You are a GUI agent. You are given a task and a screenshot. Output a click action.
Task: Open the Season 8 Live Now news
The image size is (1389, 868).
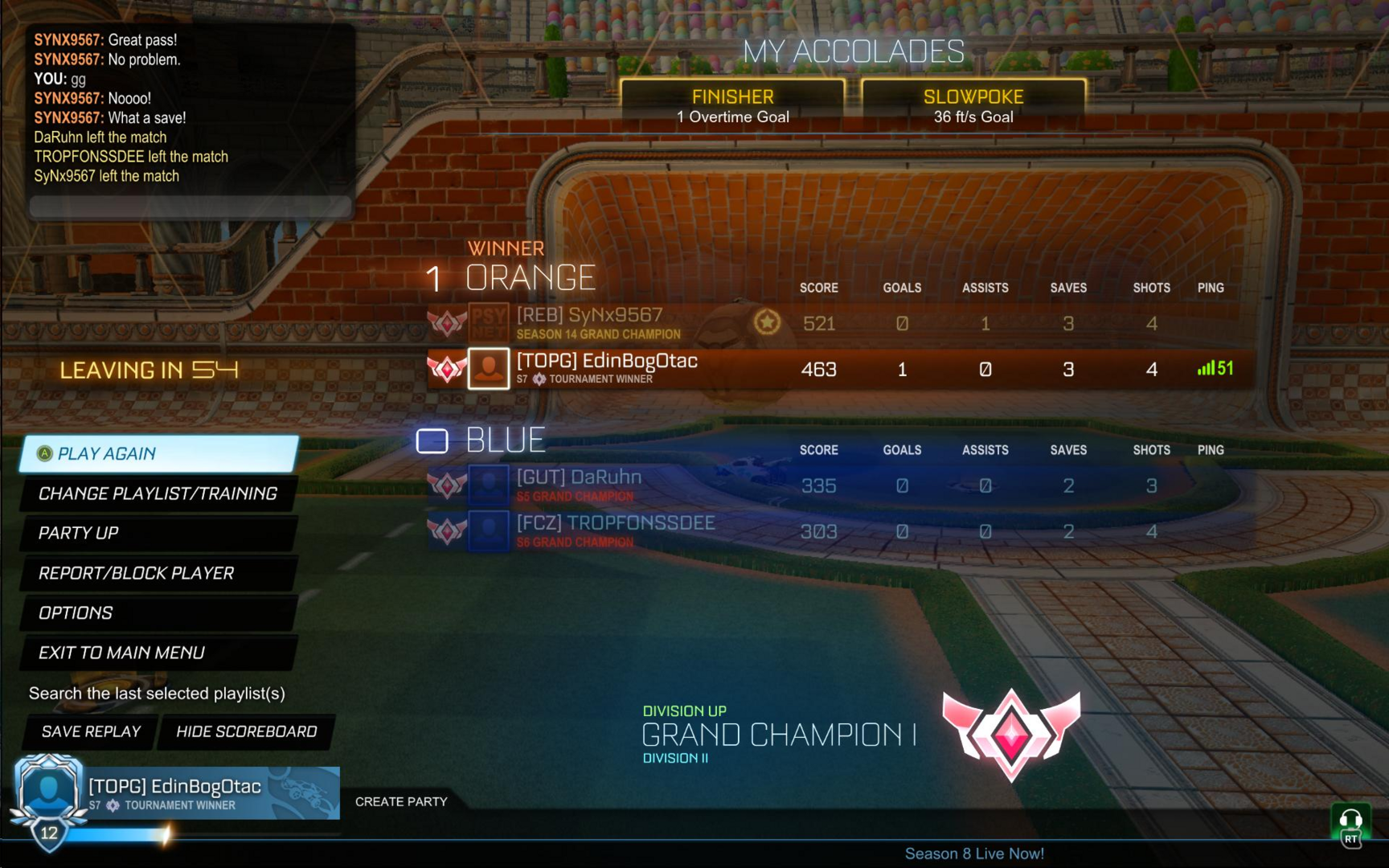pos(974,854)
